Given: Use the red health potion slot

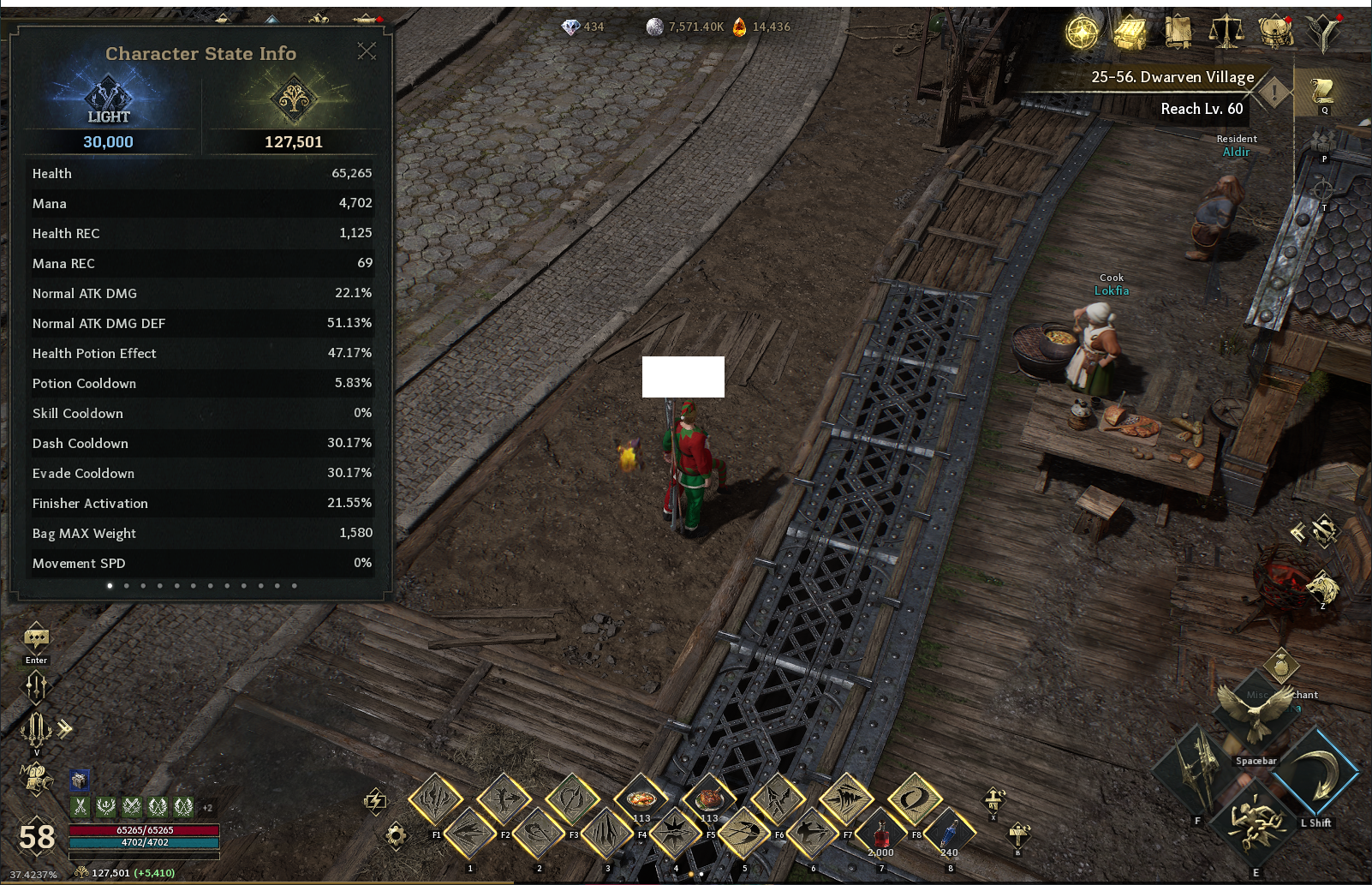Looking at the screenshot, I should [880, 833].
